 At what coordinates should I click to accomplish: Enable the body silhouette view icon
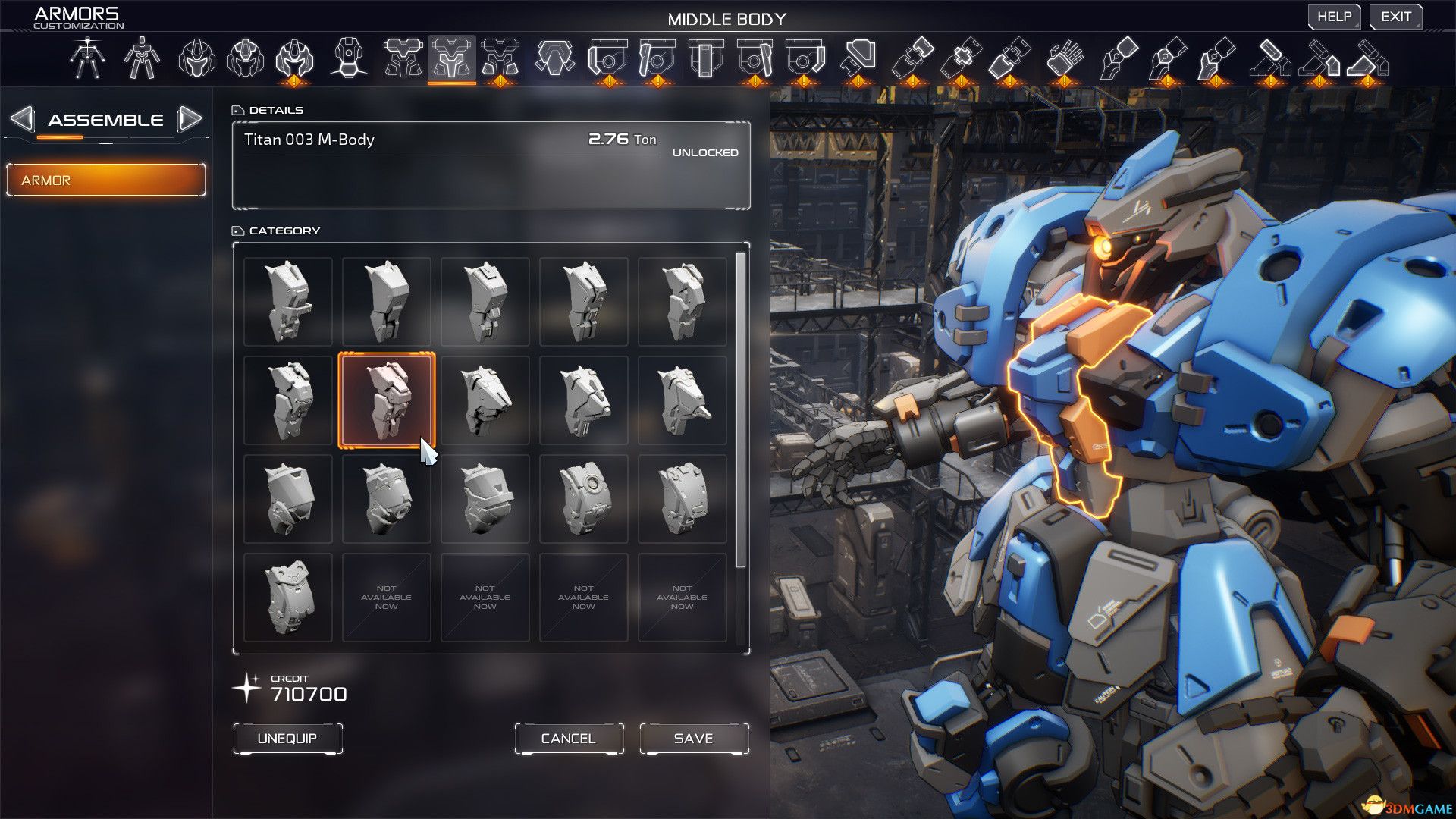coord(143,57)
